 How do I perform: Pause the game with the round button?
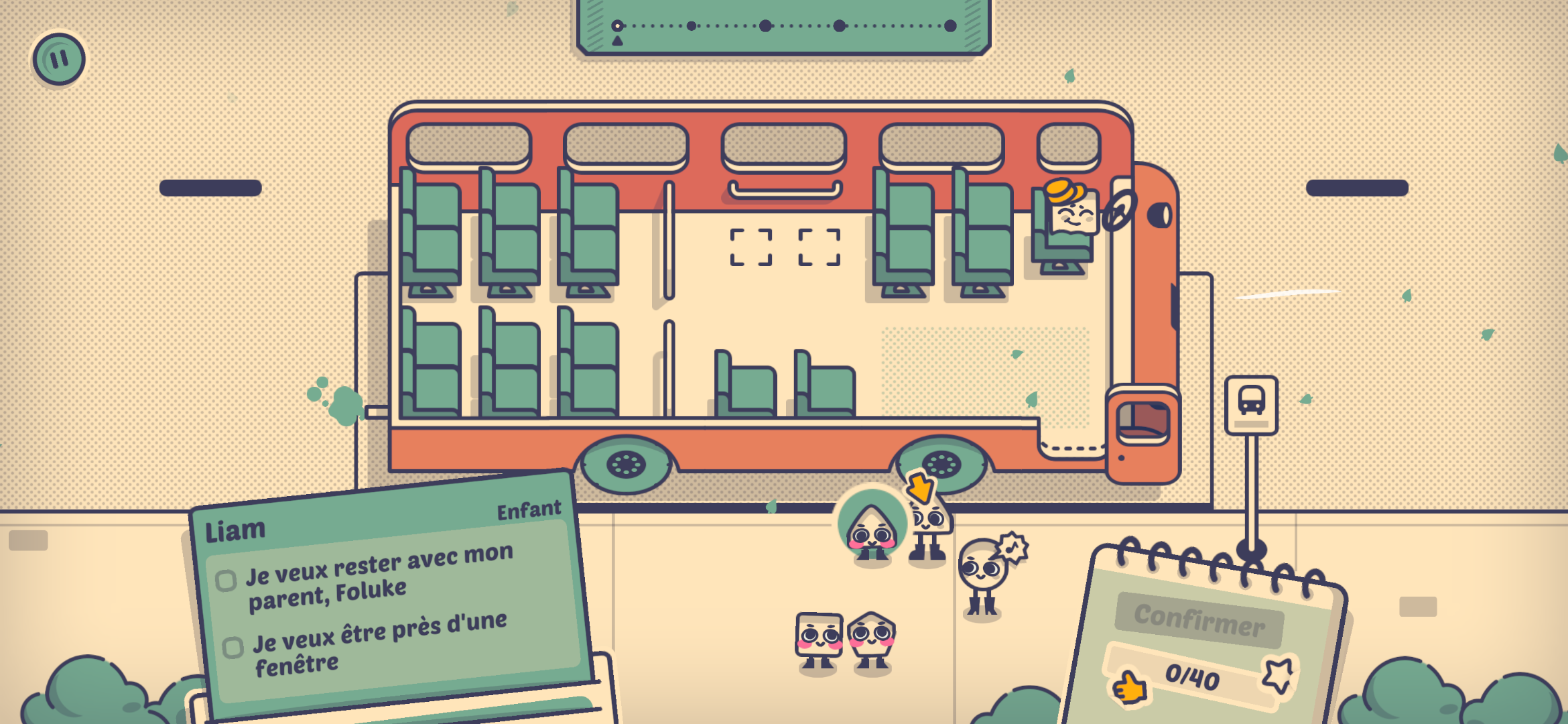[x=59, y=59]
